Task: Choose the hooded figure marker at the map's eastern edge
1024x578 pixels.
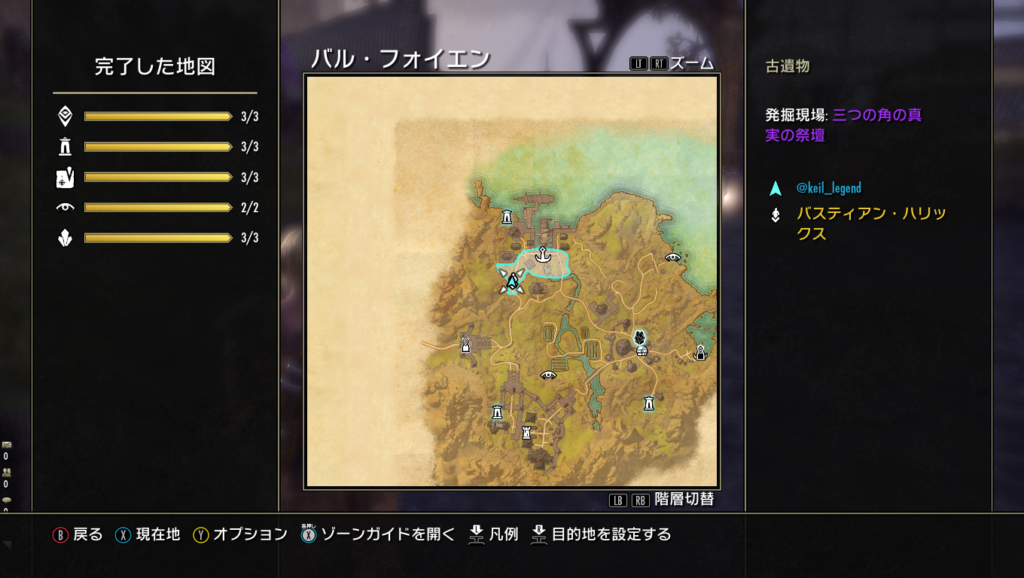Action: 701,351
